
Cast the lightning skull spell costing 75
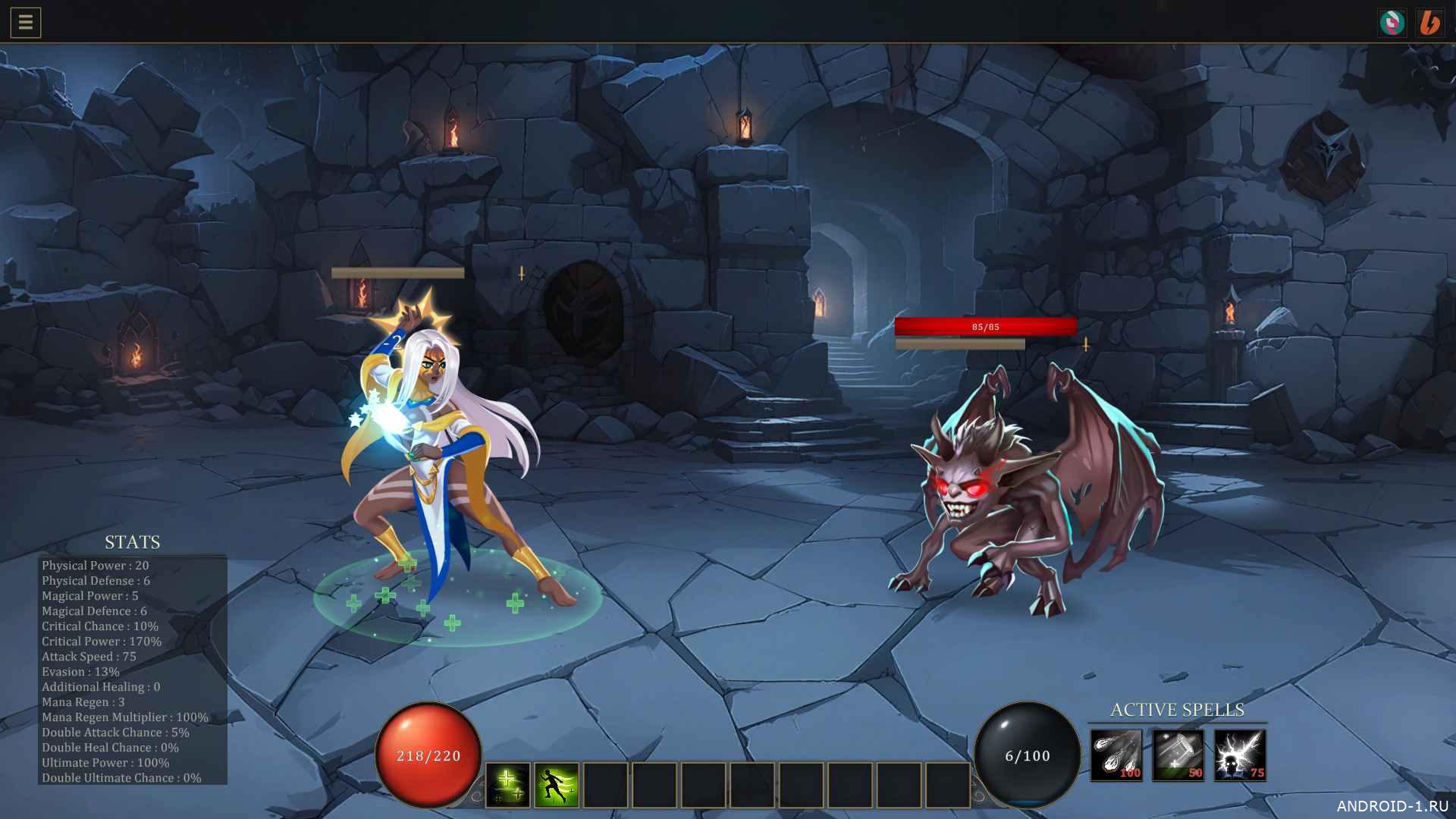click(x=1240, y=755)
